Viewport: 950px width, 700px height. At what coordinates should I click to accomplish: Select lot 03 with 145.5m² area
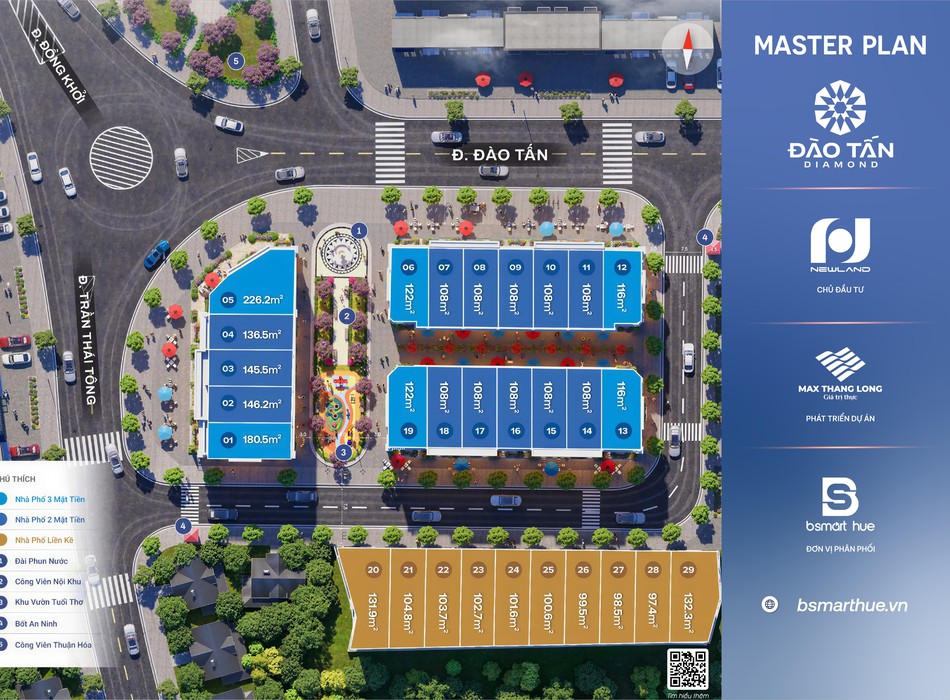(x=250, y=368)
